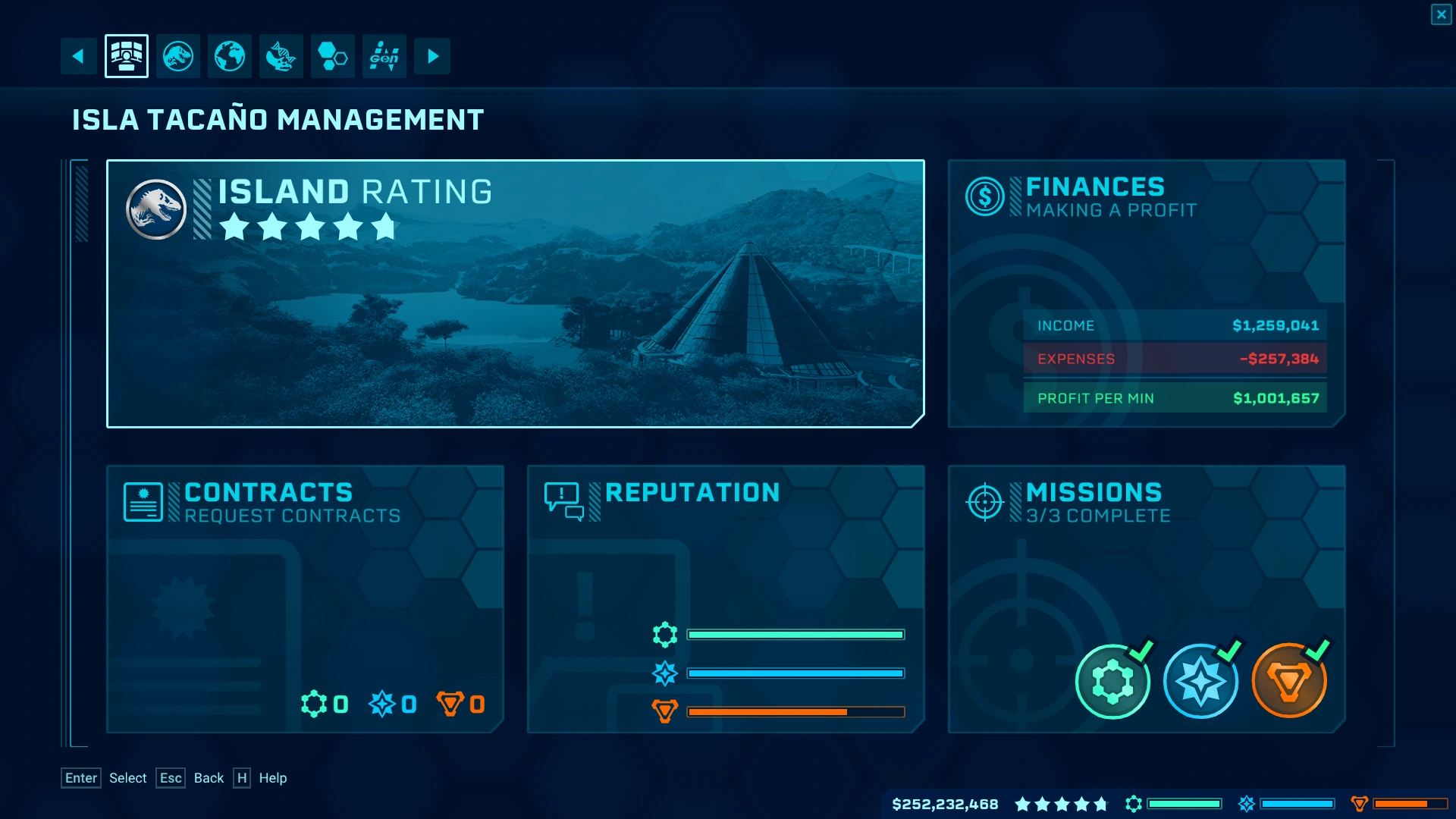This screenshot has height=819, width=1456.
Task: Click the $252,232,468 cash balance display
Action: point(944,805)
